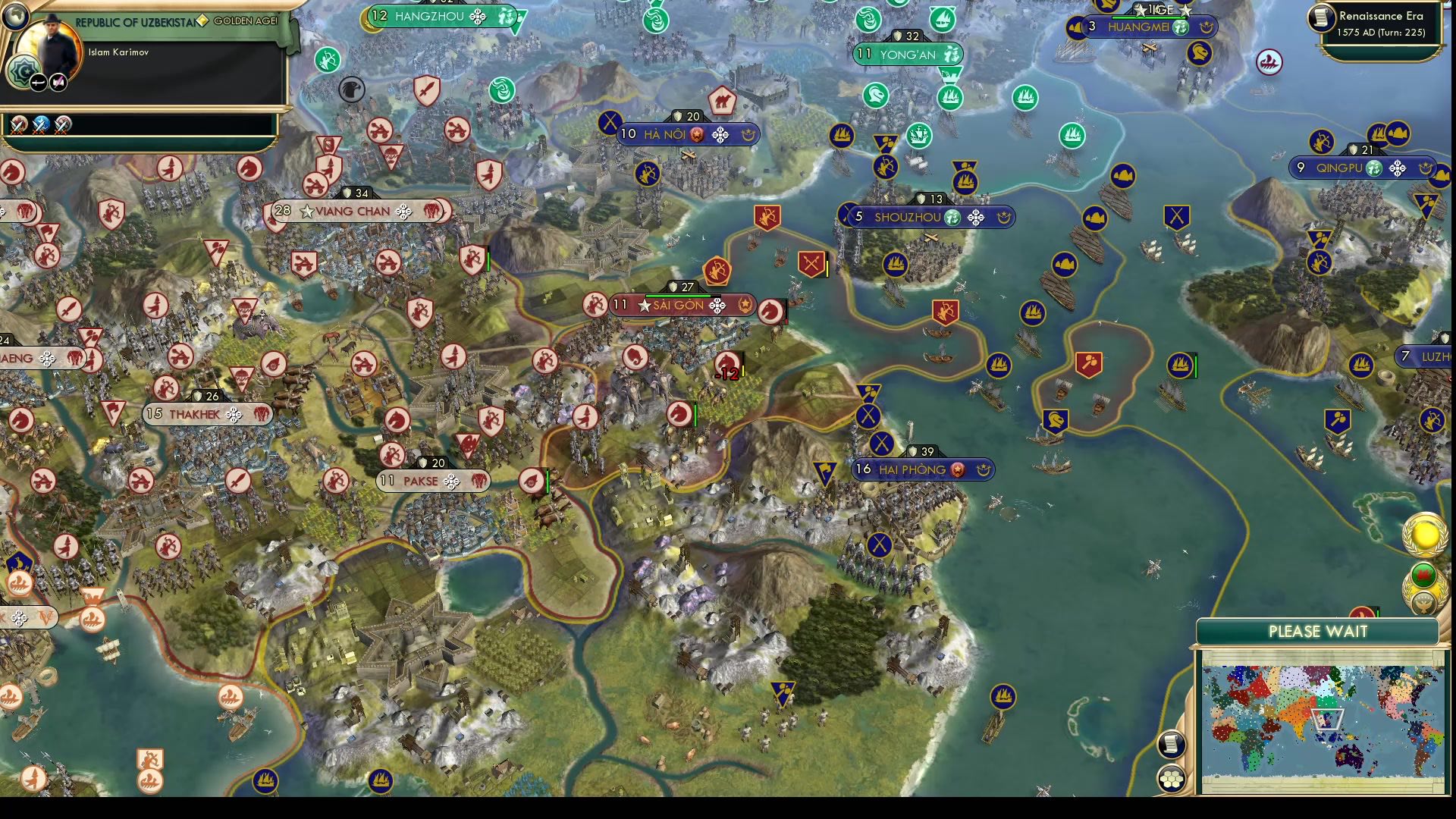
Task: Click the red crossed-swords war notification
Action: [18, 125]
